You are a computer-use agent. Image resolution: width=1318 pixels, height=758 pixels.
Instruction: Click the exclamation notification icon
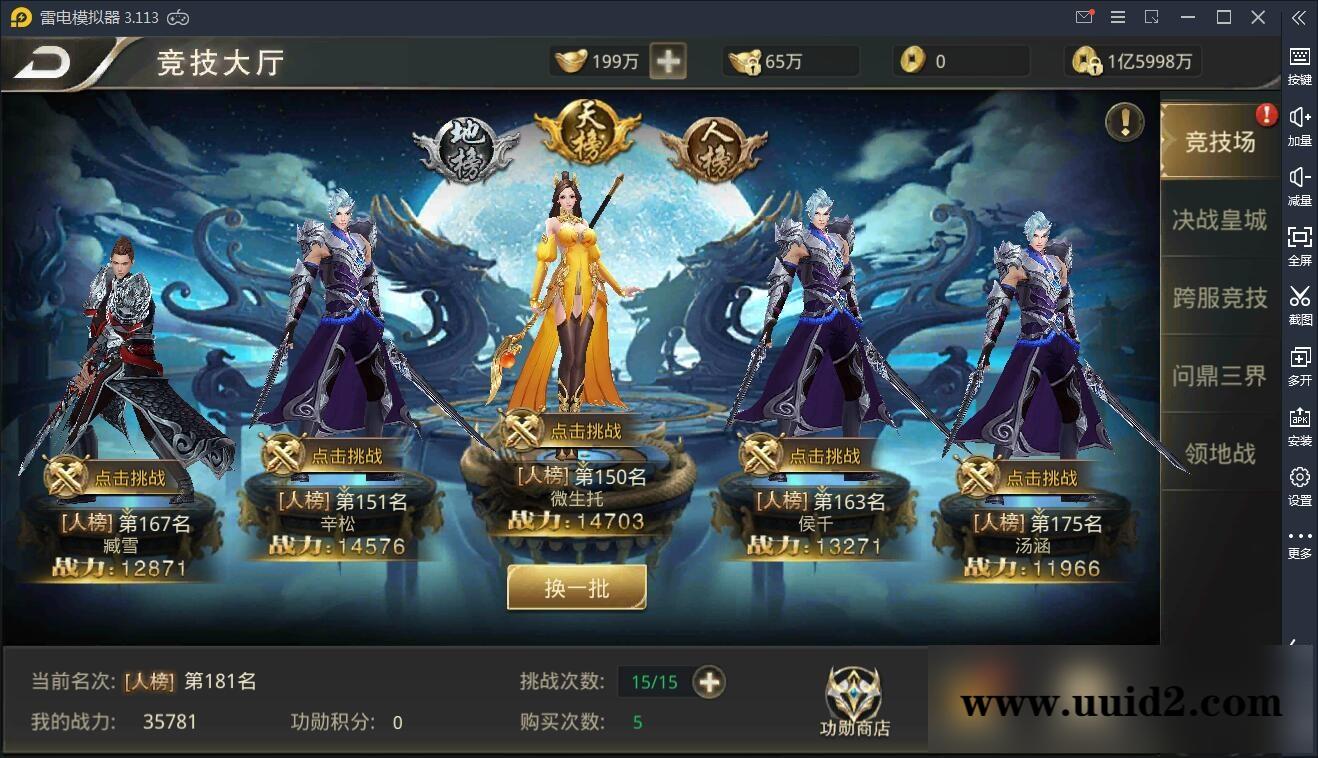[x=1122, y=121]
